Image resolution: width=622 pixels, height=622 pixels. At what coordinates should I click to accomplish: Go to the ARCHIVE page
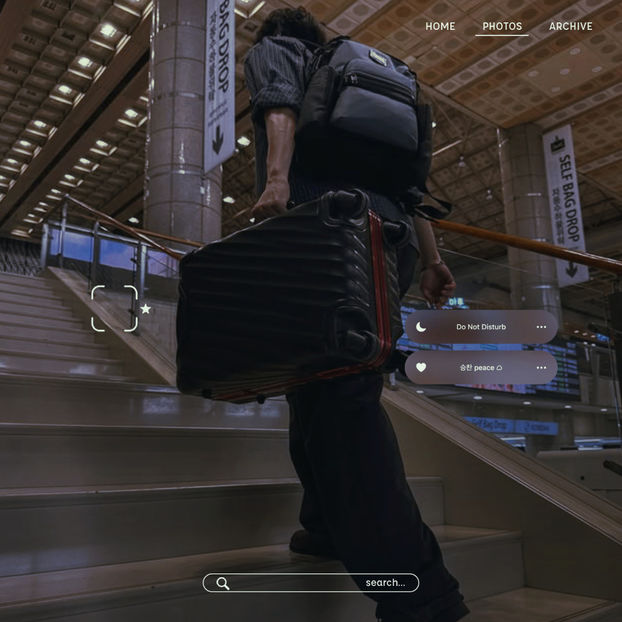[x=570, y=26]
